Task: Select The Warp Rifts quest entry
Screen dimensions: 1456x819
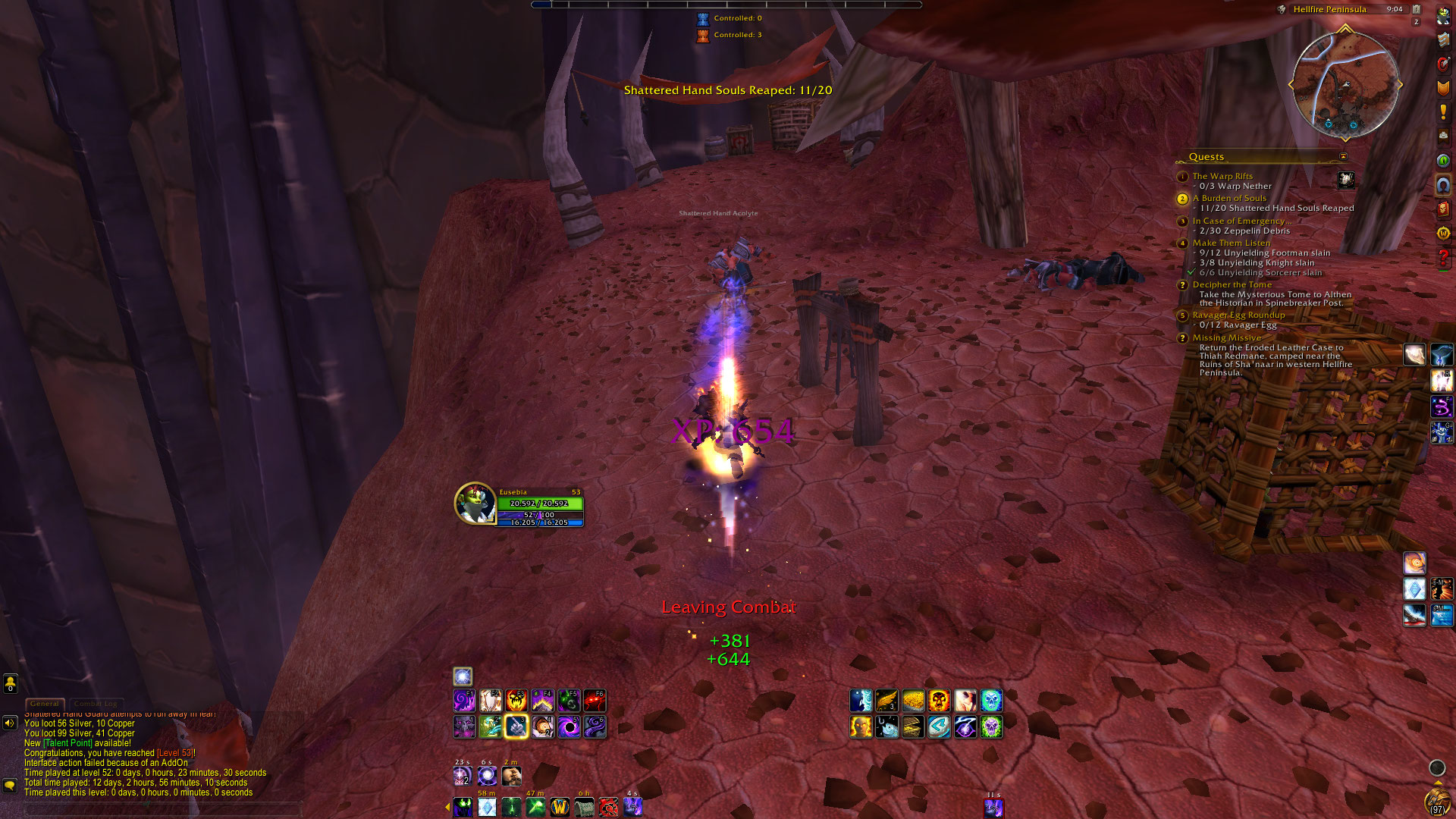Action: point(1222,176)
